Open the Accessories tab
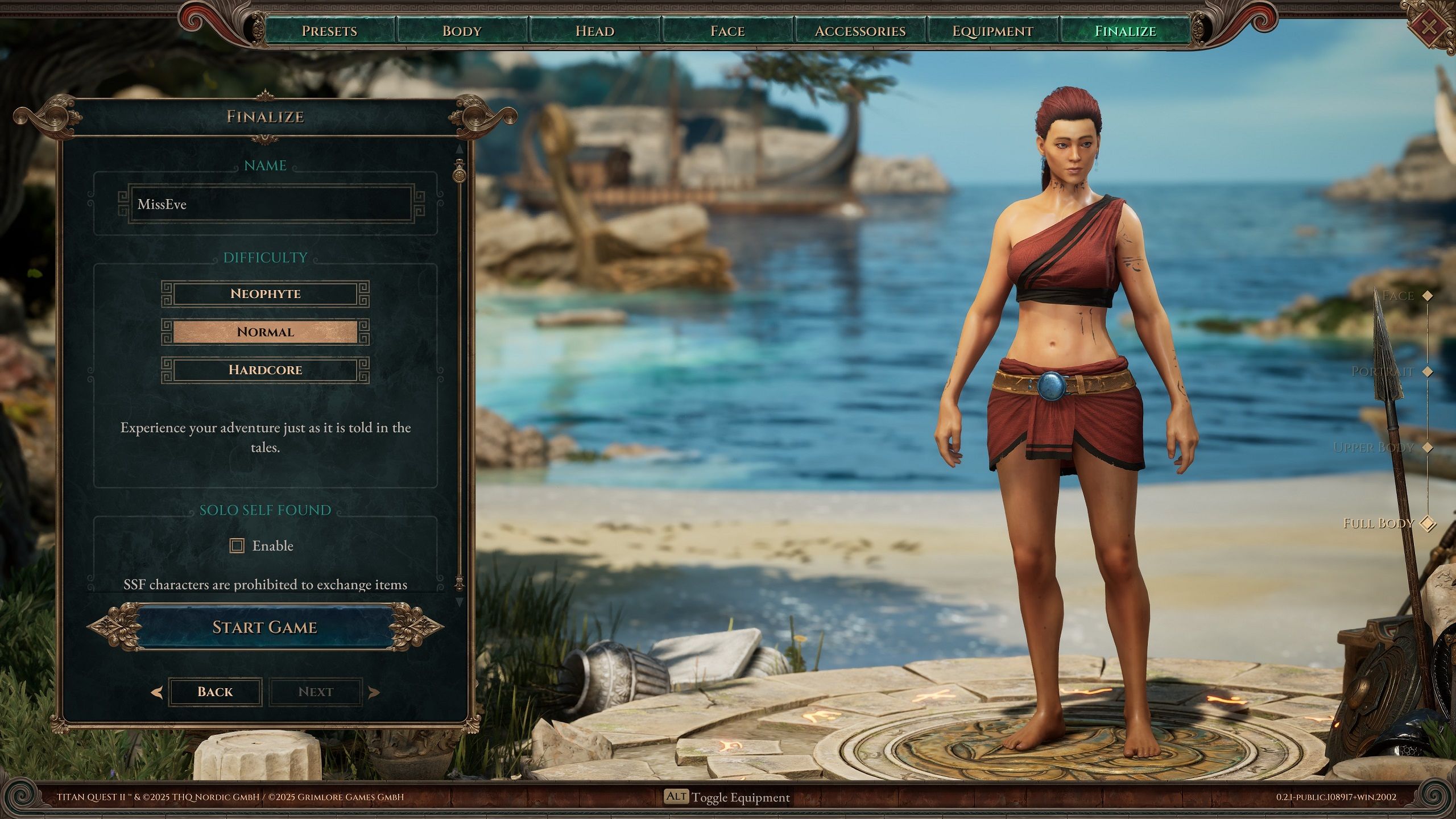This screenshot has height=819, width=1456. click(x=860, y=31)
